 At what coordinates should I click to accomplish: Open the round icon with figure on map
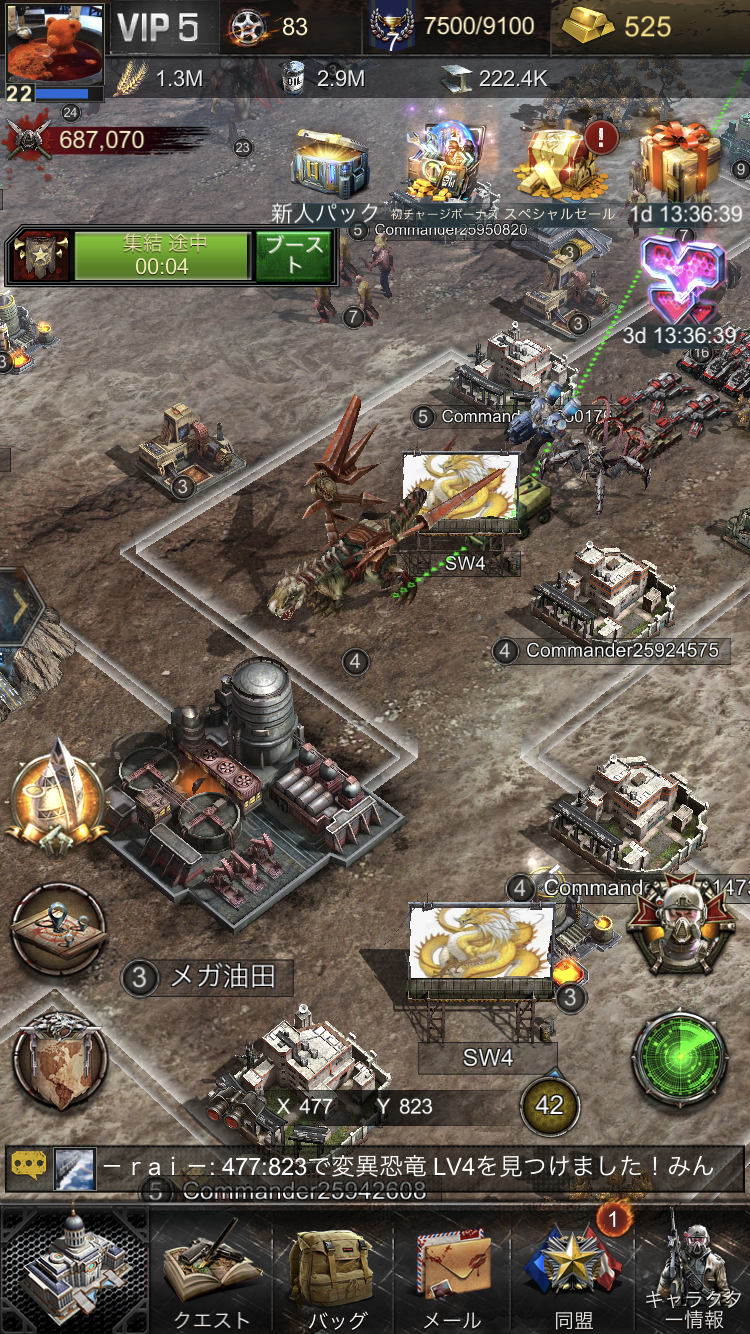coord(59,931)
